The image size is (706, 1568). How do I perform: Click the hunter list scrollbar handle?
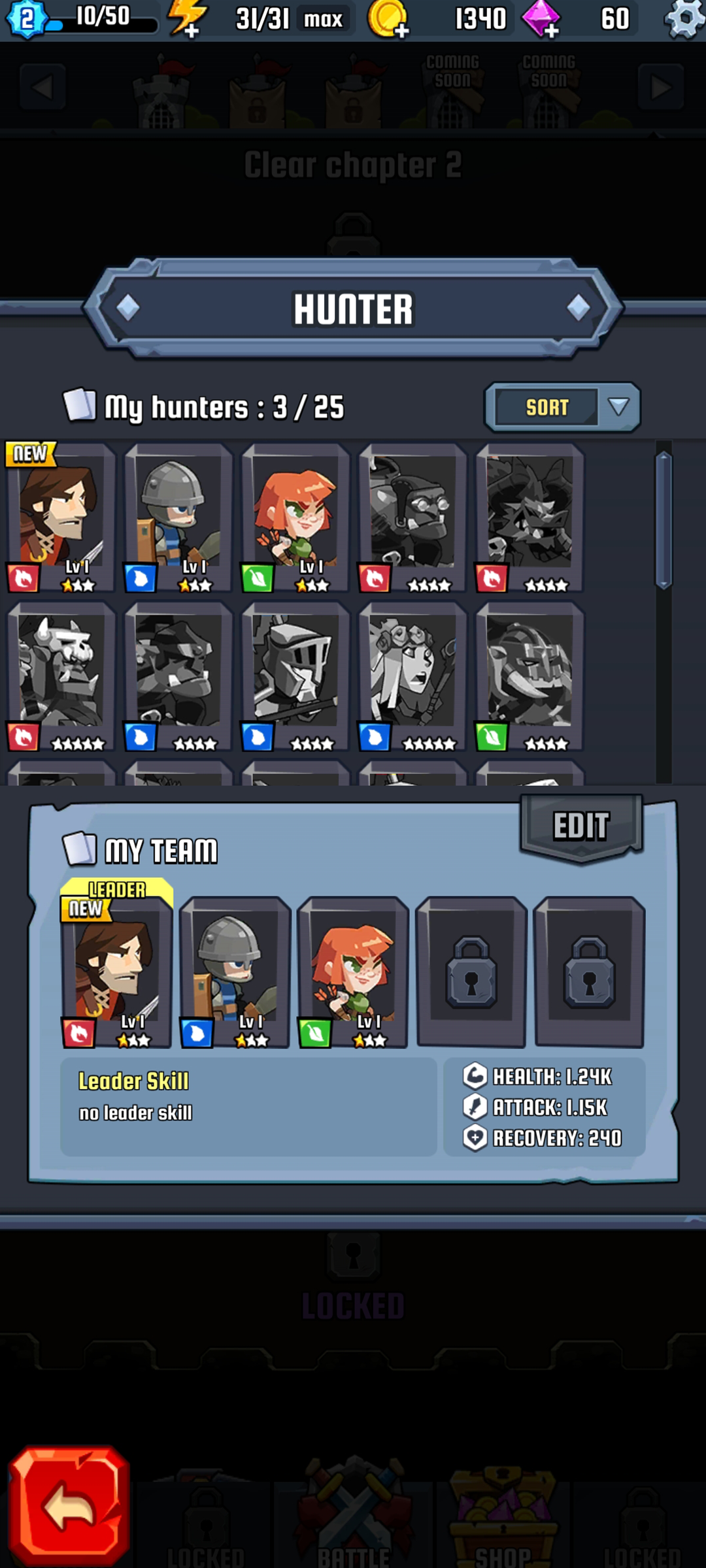tap(664, 520)
